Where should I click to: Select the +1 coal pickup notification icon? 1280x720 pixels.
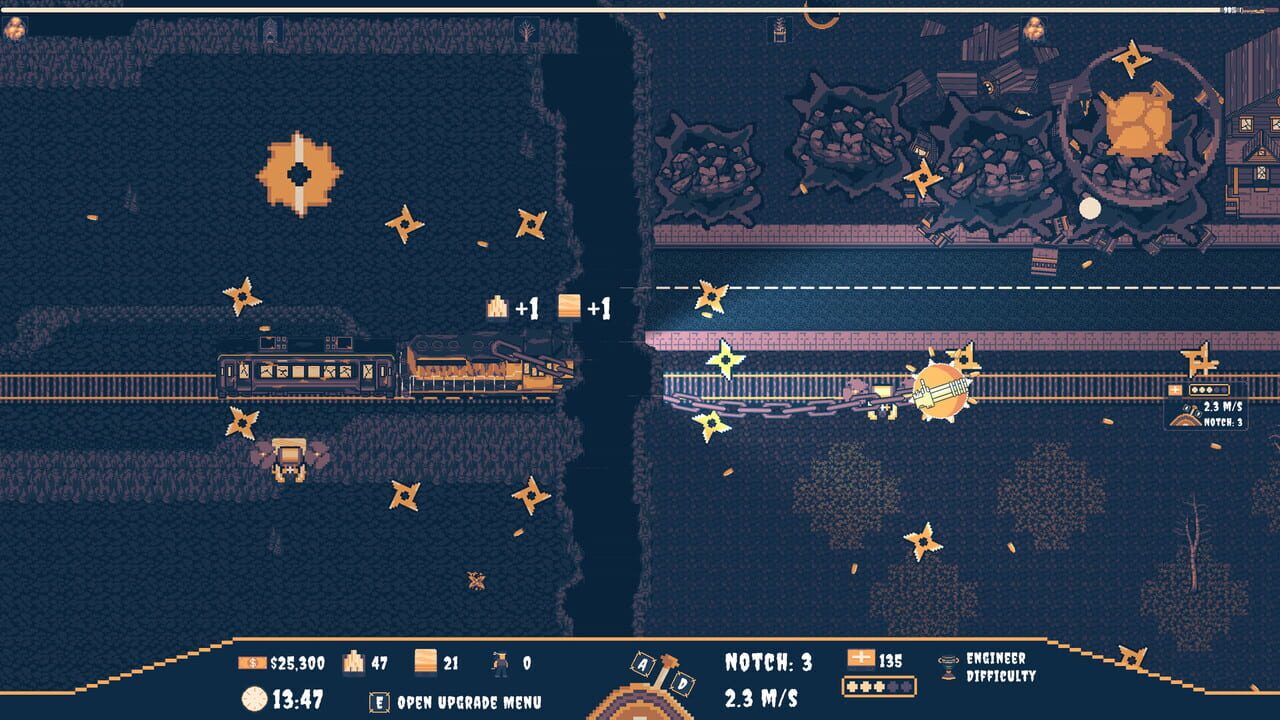tap(497, 308)
